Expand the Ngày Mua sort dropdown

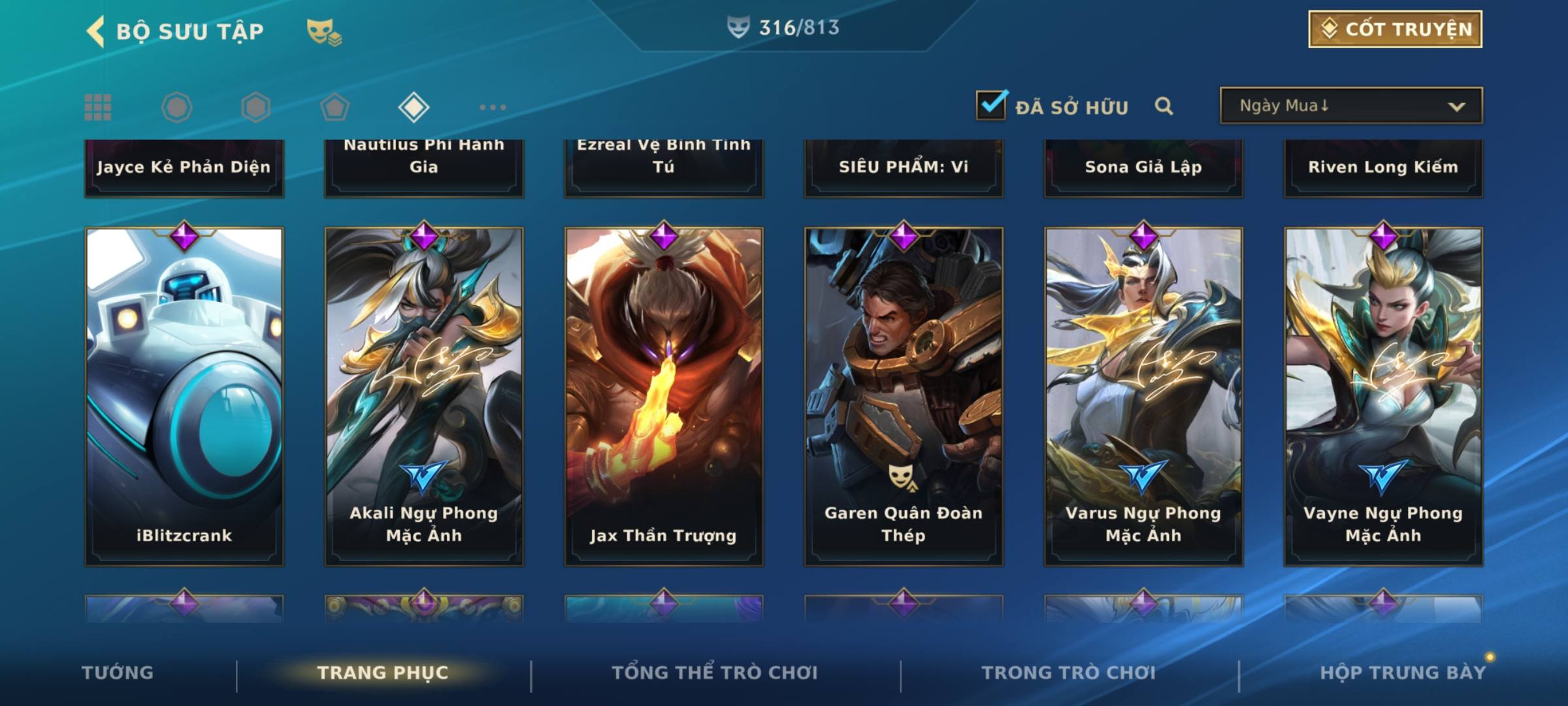point(1351,106)
